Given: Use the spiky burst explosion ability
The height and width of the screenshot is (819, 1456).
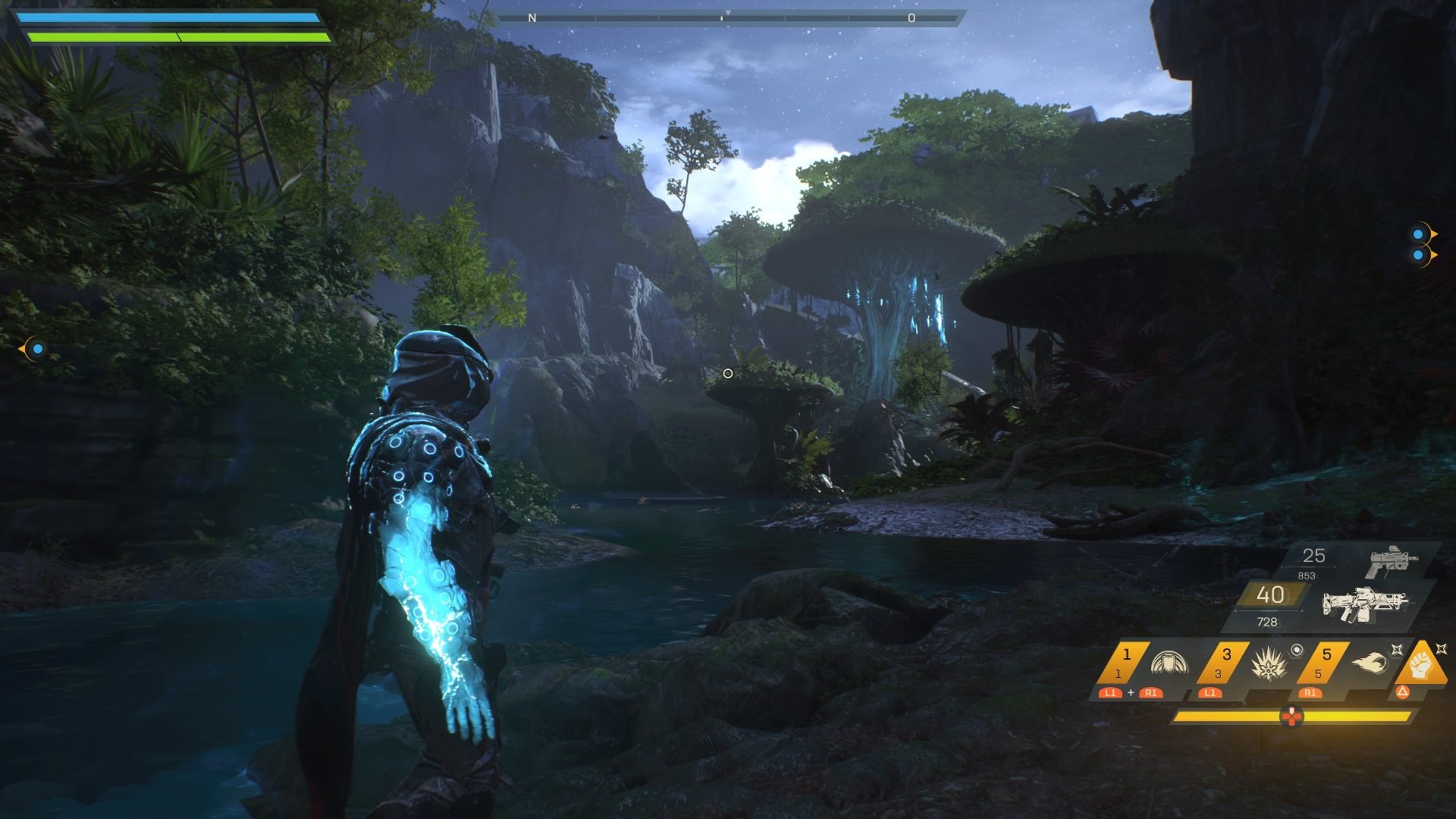Looking at the screenshot, I should 1266,664.
